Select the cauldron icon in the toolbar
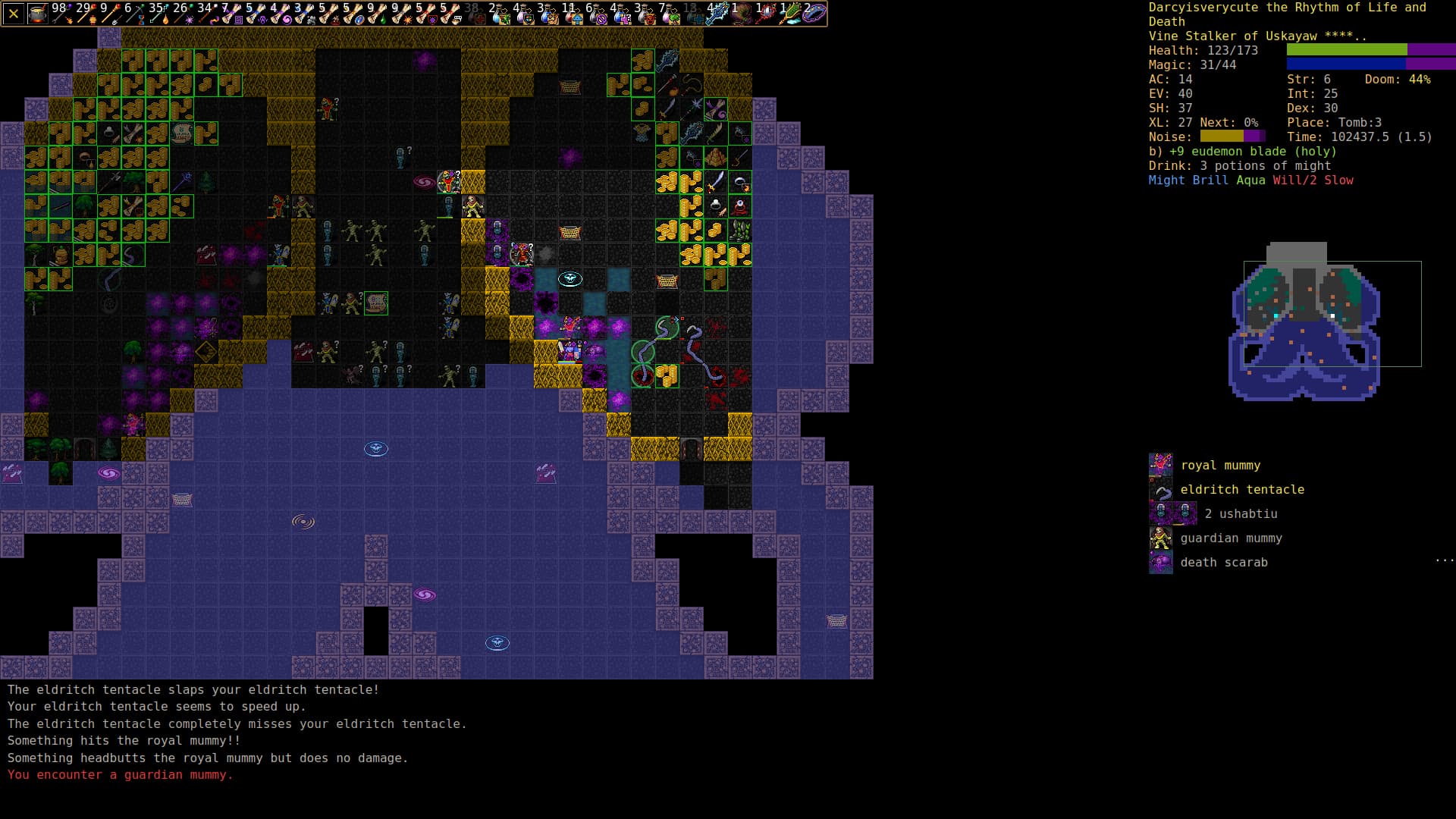Viewport: 1456px width, 819px height. pos(38,14)
